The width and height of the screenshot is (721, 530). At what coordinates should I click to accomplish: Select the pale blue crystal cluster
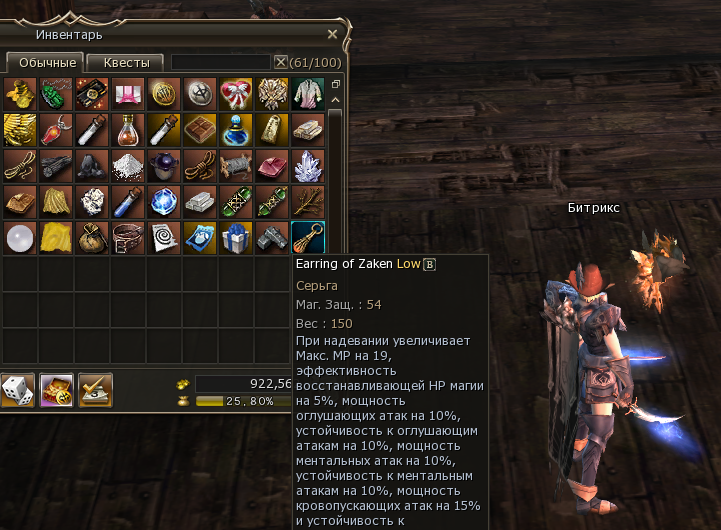tap(307, 165)
